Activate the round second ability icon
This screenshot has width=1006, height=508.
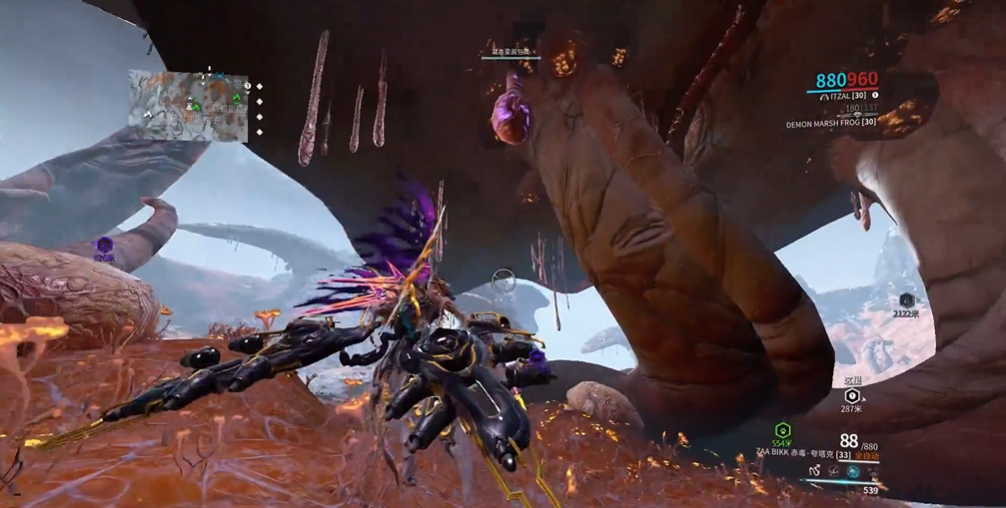pos(834,471)
